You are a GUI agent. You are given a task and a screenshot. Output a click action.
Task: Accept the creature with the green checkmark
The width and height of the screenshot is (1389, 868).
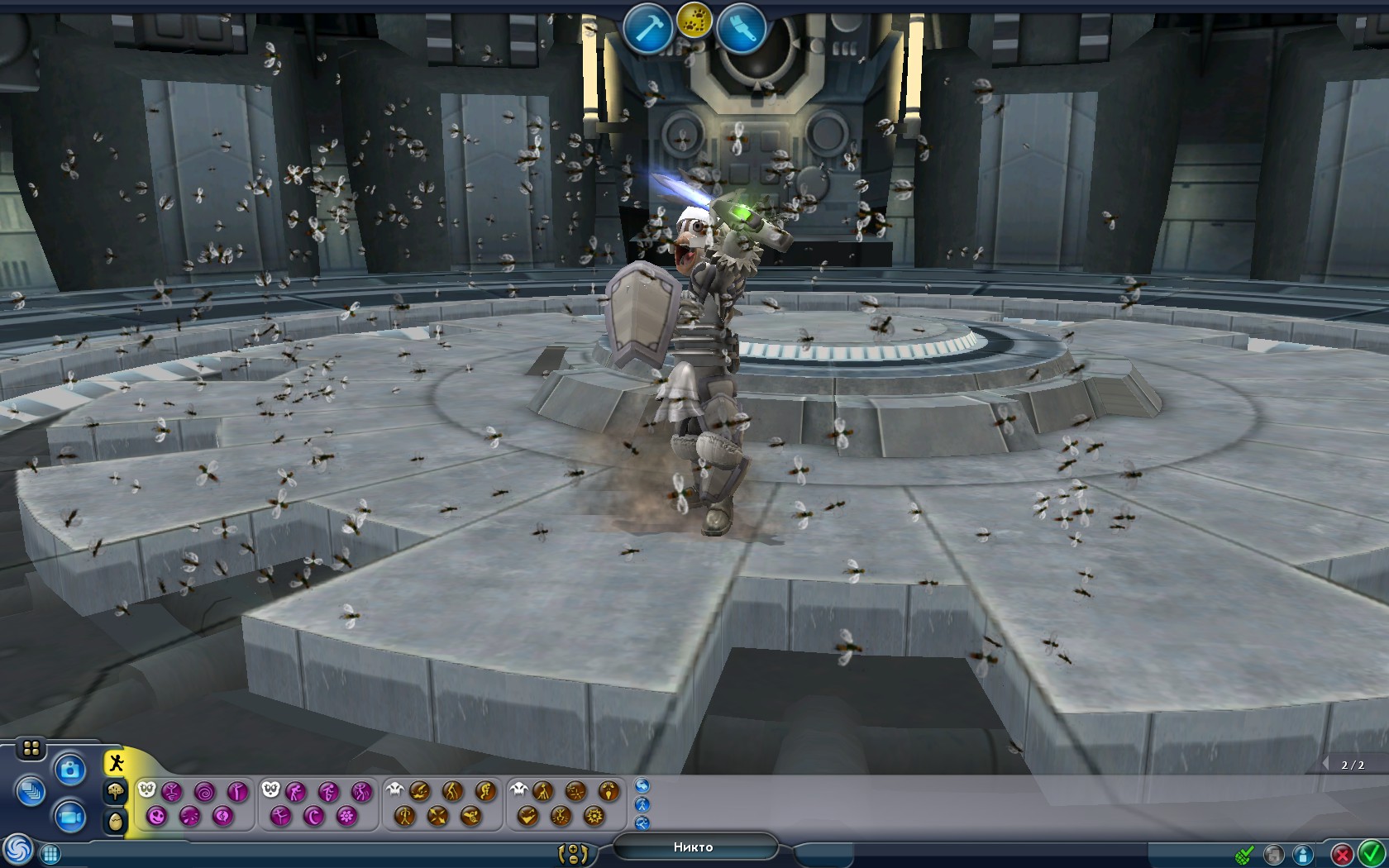1371,855
